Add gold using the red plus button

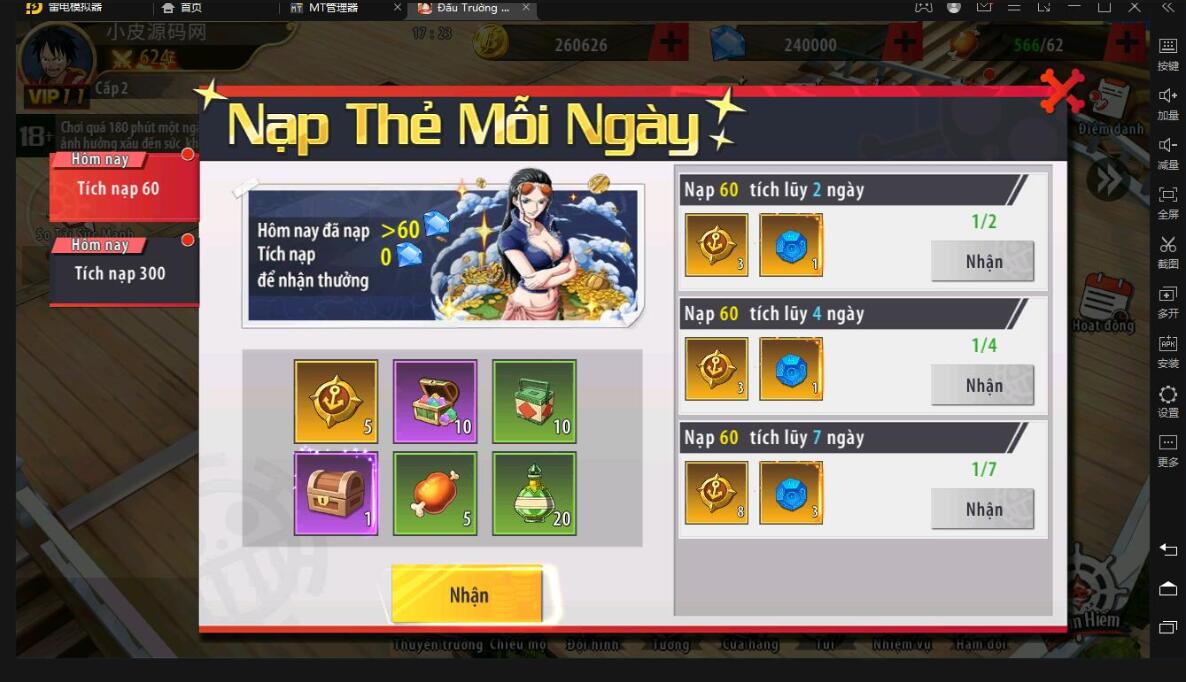669,44
